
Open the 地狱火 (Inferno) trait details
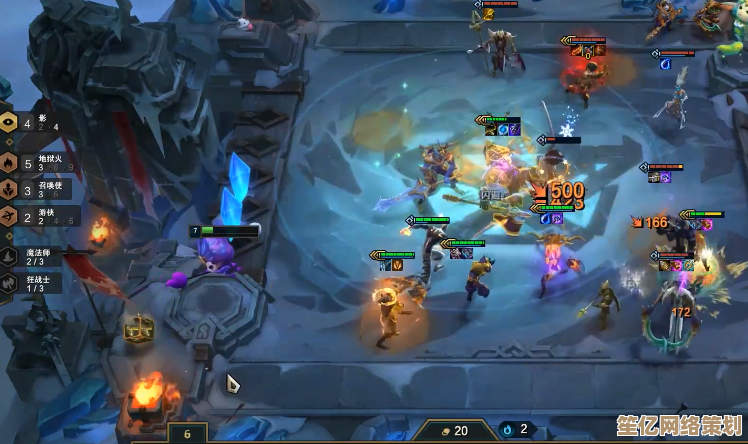[30, 162]
